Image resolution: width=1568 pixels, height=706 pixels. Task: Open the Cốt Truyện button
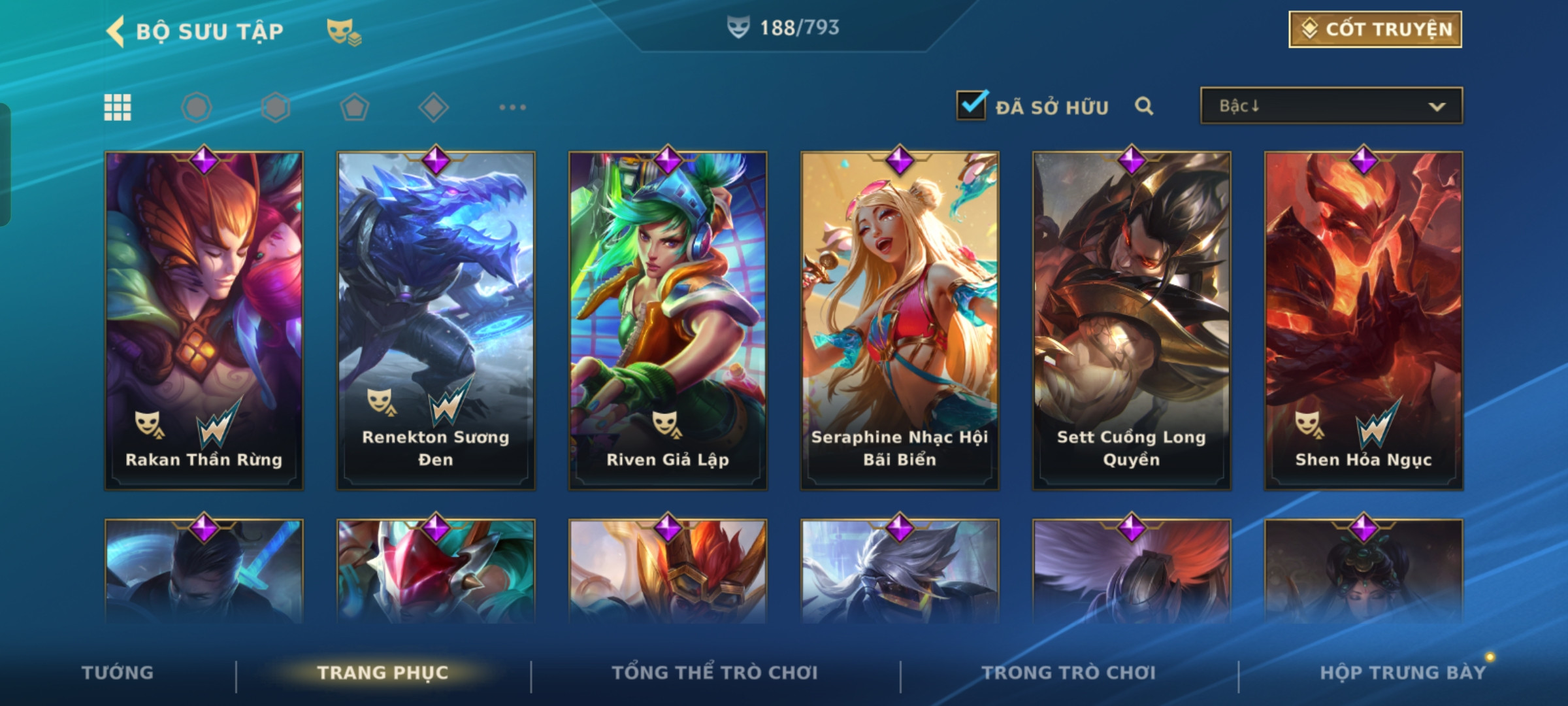(x=1375, y=29)
